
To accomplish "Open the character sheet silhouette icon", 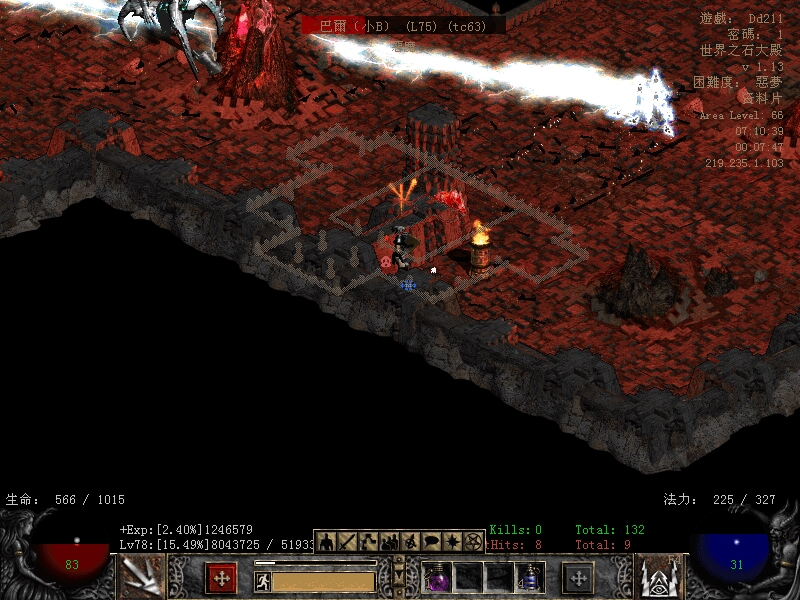I will tap(326, 541).
